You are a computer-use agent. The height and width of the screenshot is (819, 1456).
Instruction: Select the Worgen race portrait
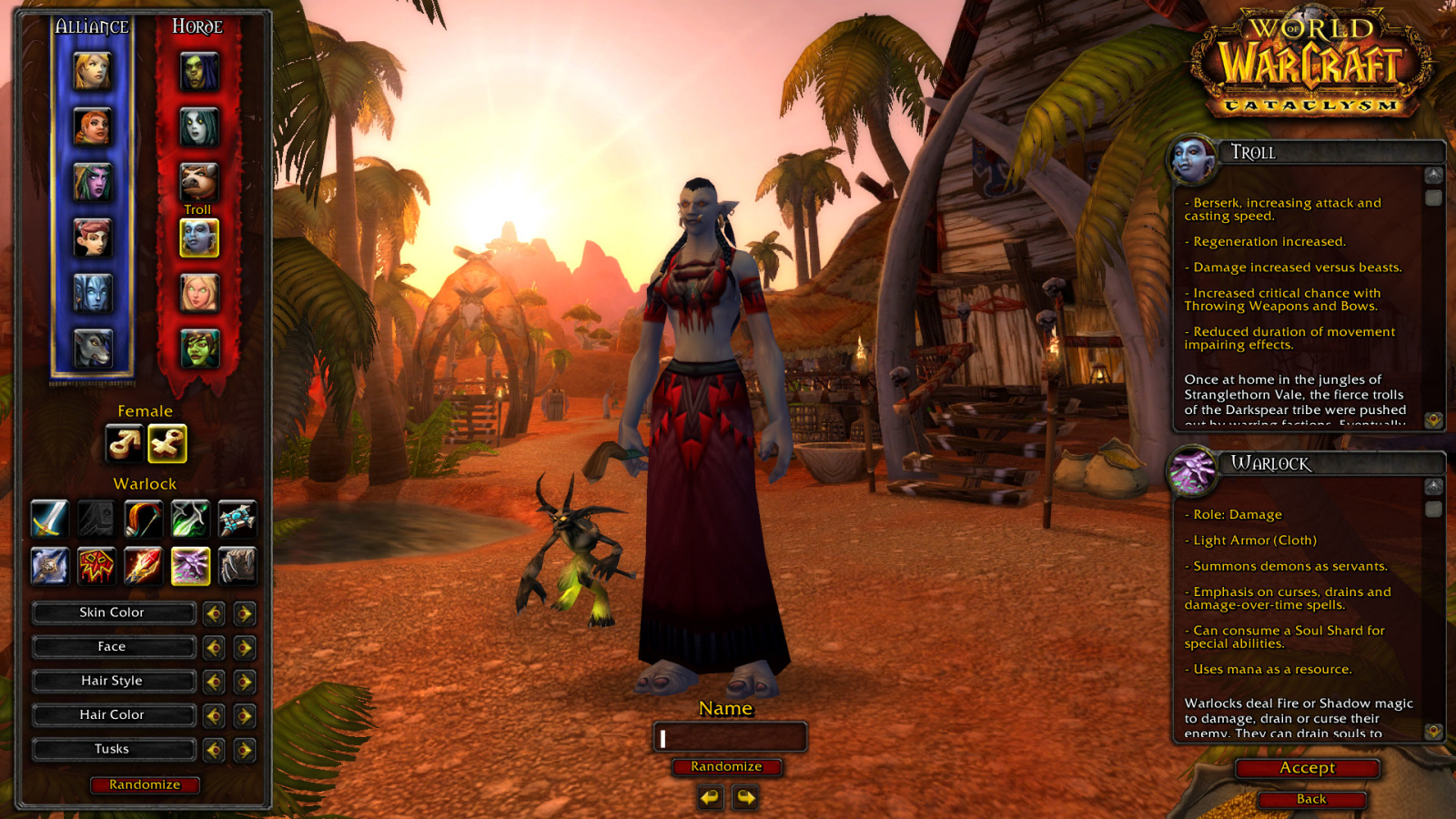click(x=92, y=349)
